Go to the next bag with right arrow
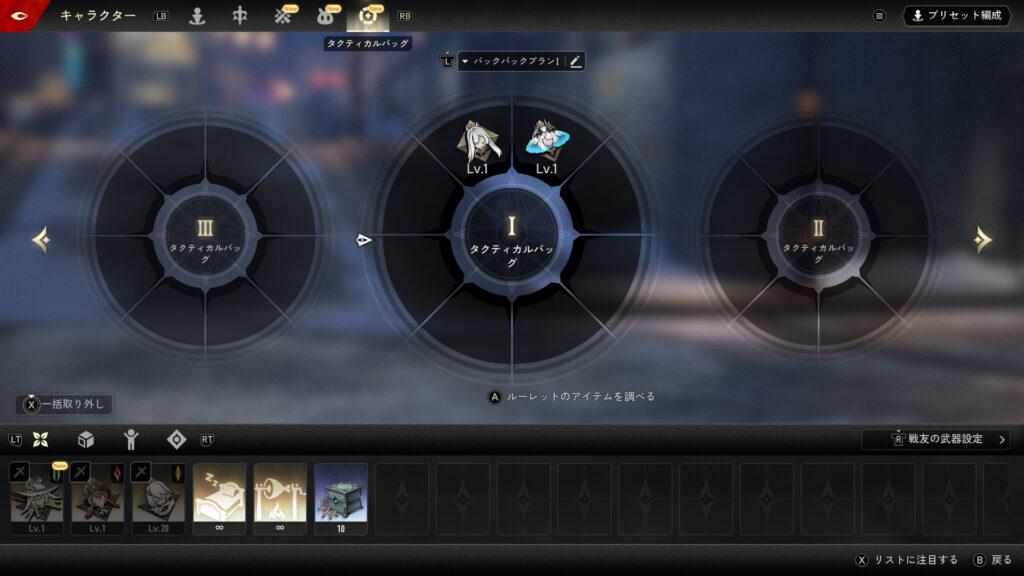Image resolution: width=1024 pixels, height=576 pixels. (x=983, y=240)
